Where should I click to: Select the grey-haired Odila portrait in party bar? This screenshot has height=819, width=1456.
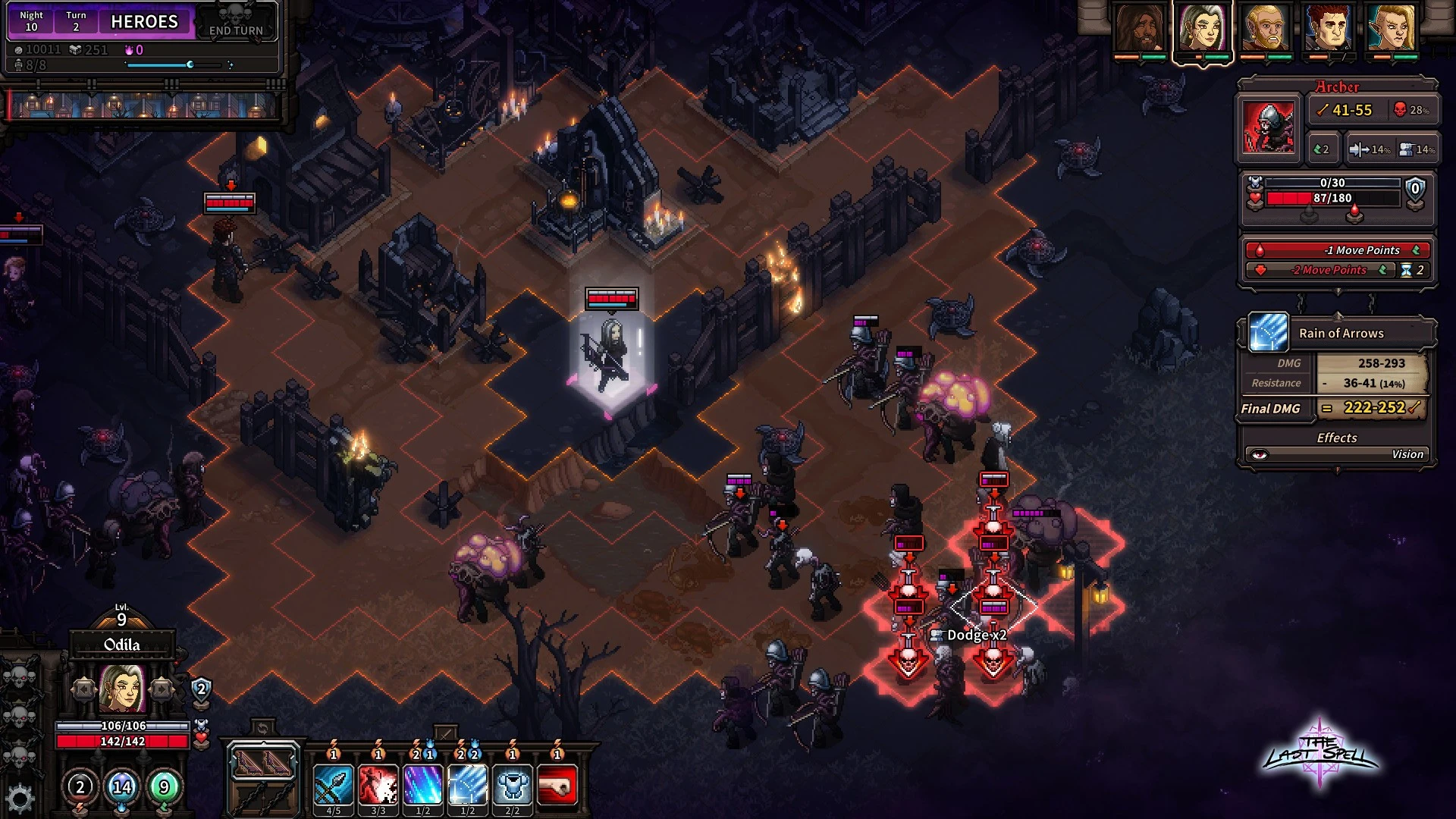[1203, 29]
